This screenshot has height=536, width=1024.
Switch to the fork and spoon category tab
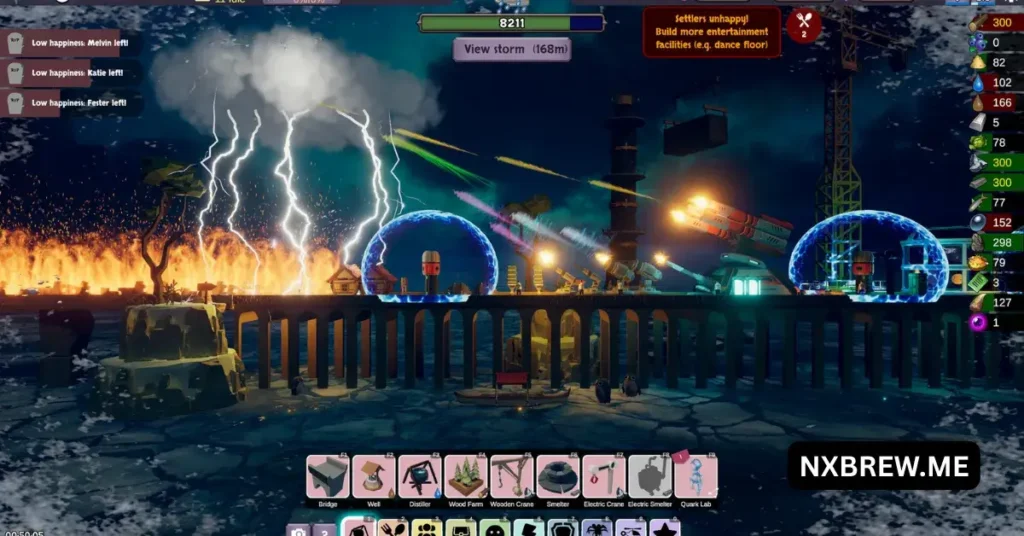click(x=393, y=527)
